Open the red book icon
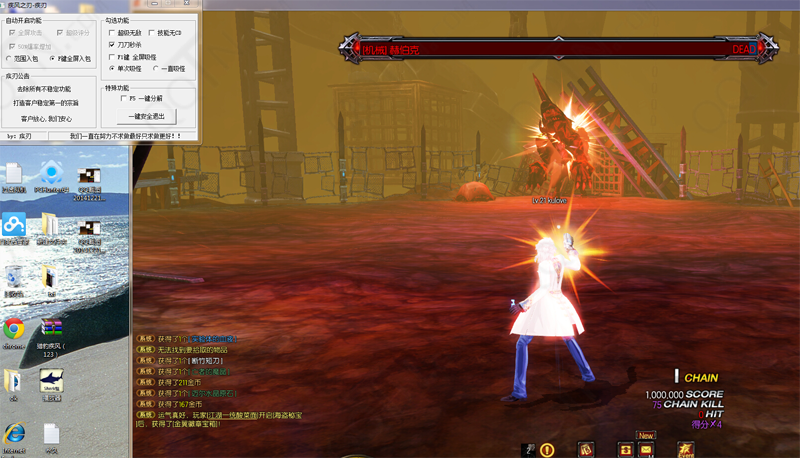Screen dimensions: 800x458 click(x=585, y=450)
